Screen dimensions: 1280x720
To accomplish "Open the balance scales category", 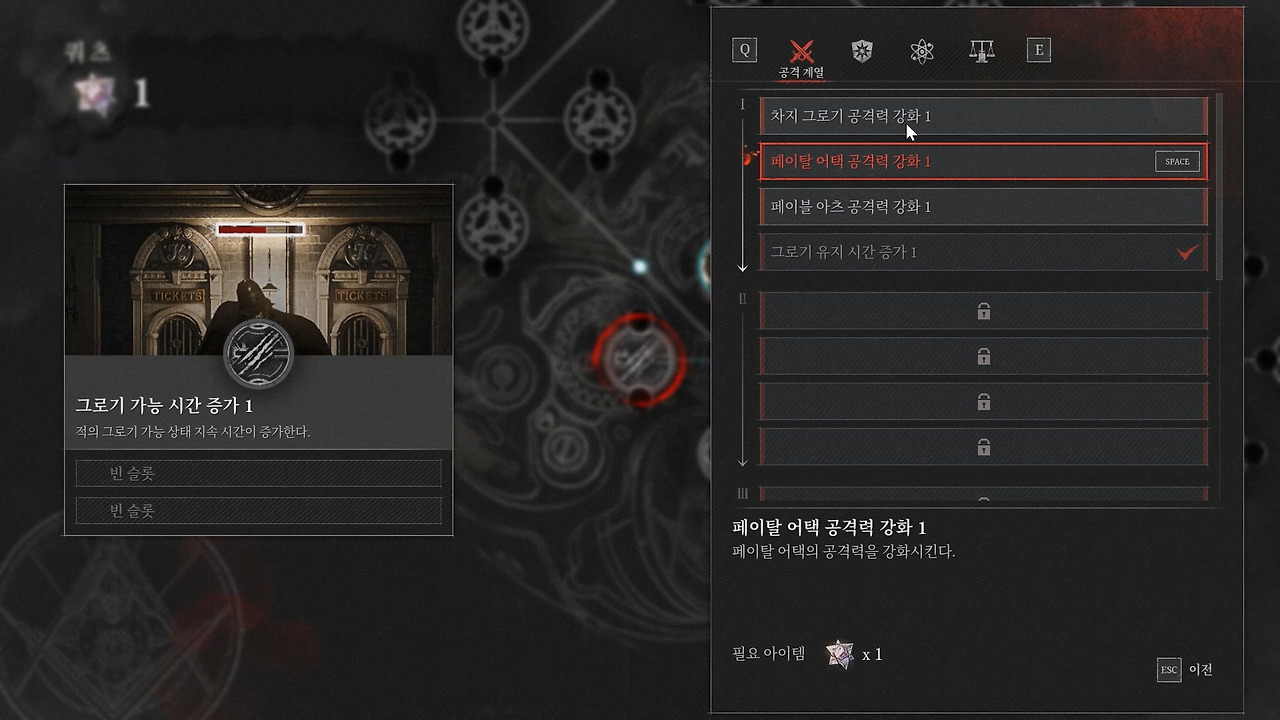I will coord(980,50).
